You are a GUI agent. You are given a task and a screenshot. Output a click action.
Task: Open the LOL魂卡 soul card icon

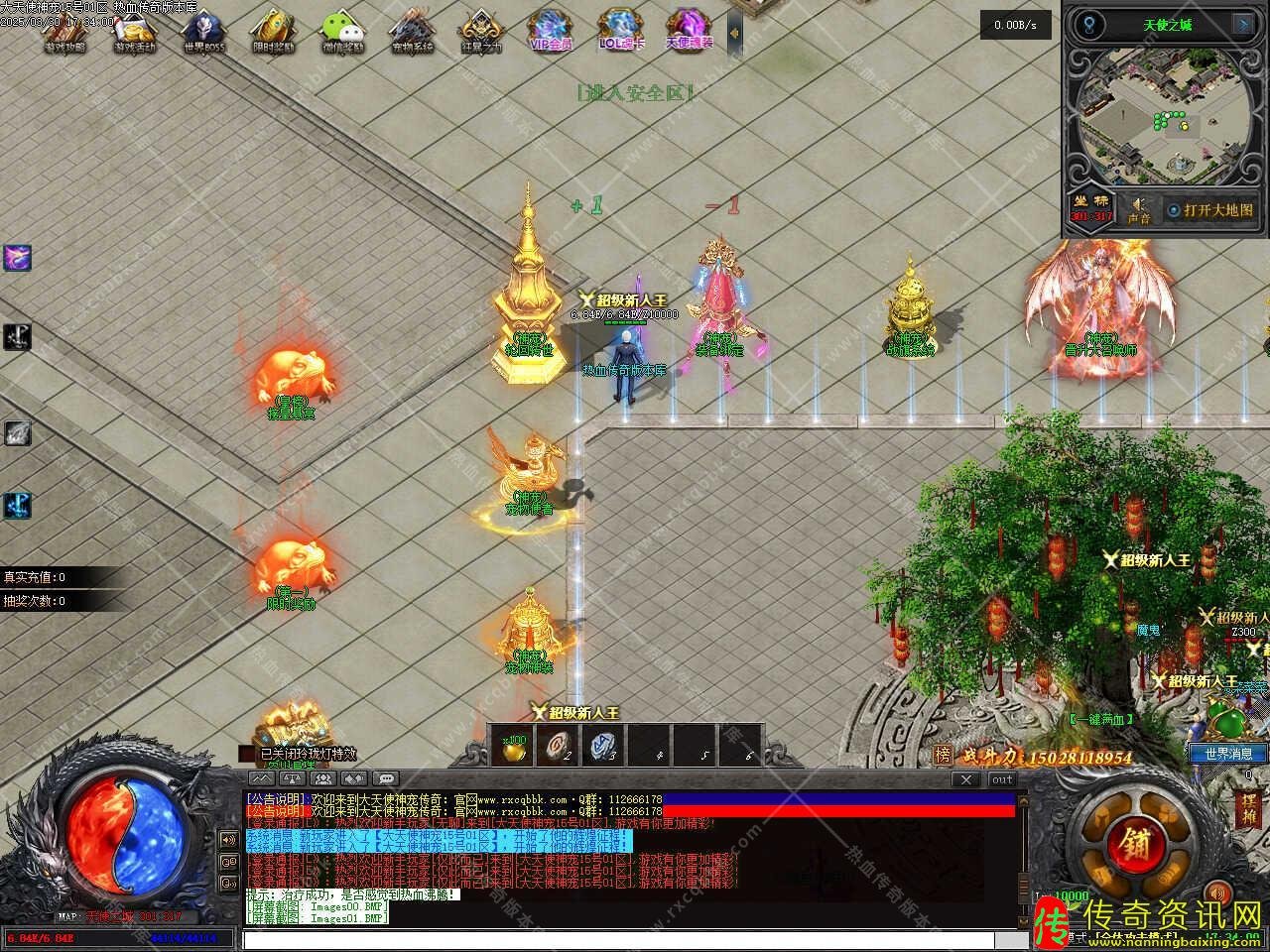pos(621,30)
